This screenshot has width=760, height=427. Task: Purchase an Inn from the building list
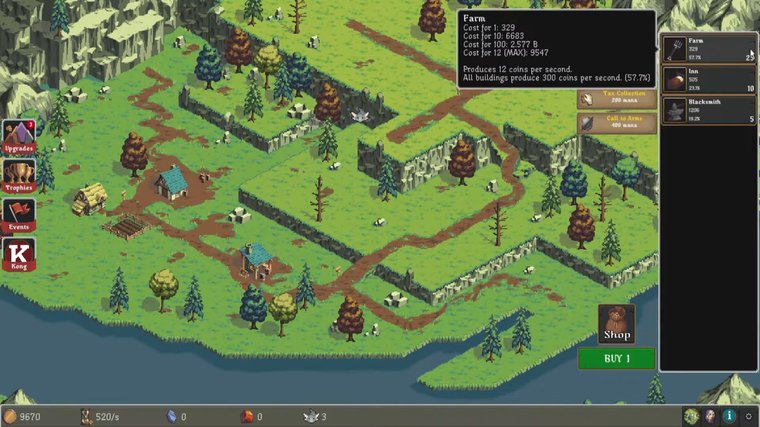point(708,80)
